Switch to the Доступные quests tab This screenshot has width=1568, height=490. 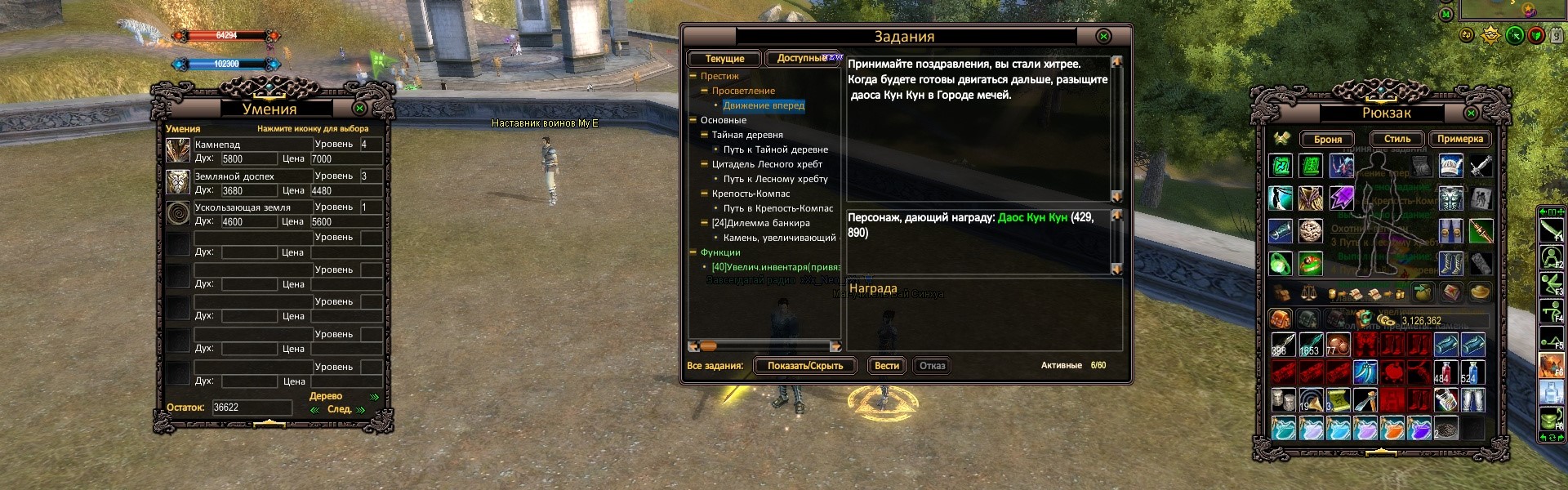[x=801, y=59]
